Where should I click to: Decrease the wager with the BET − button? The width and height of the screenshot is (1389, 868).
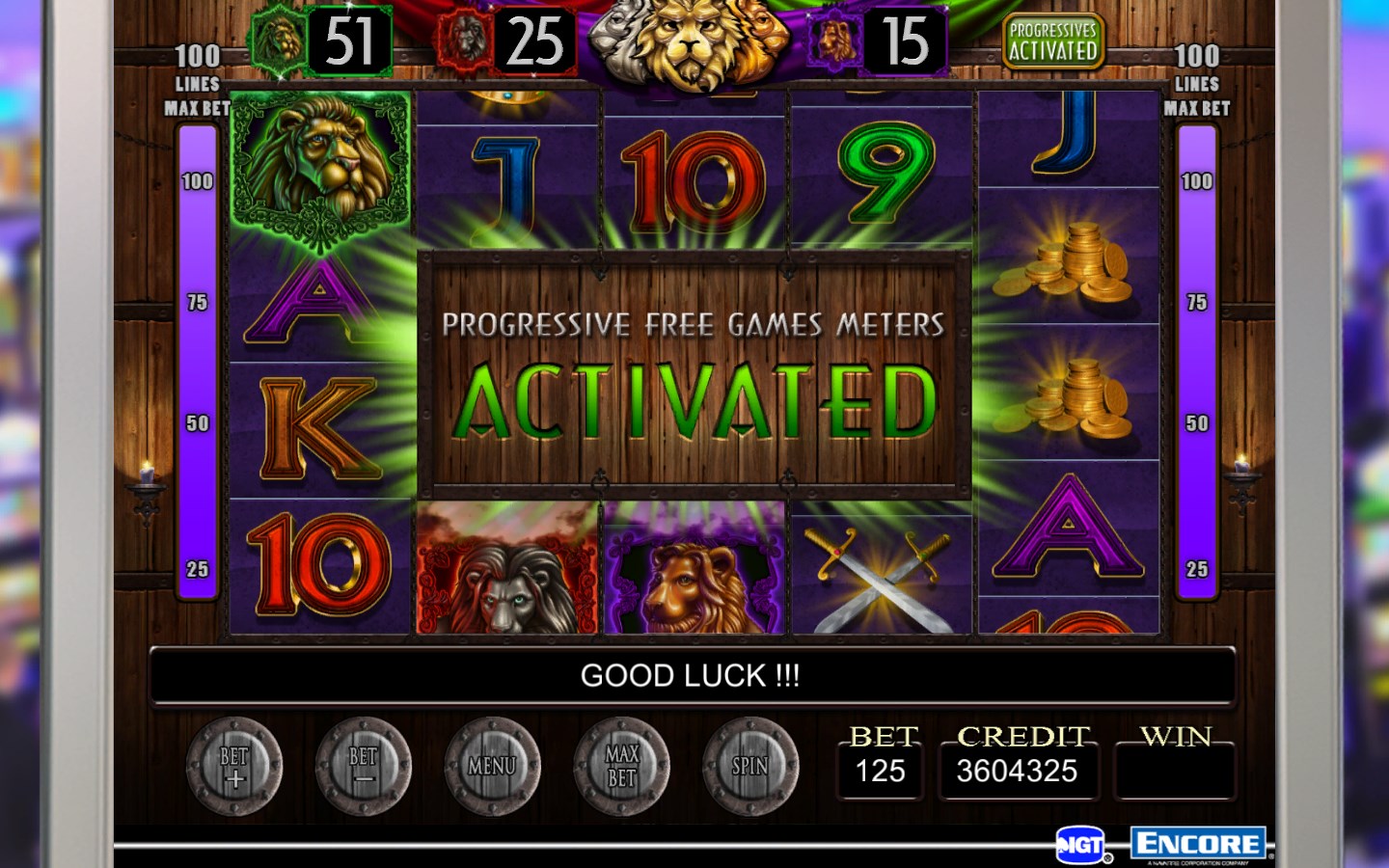click(364, 767)
